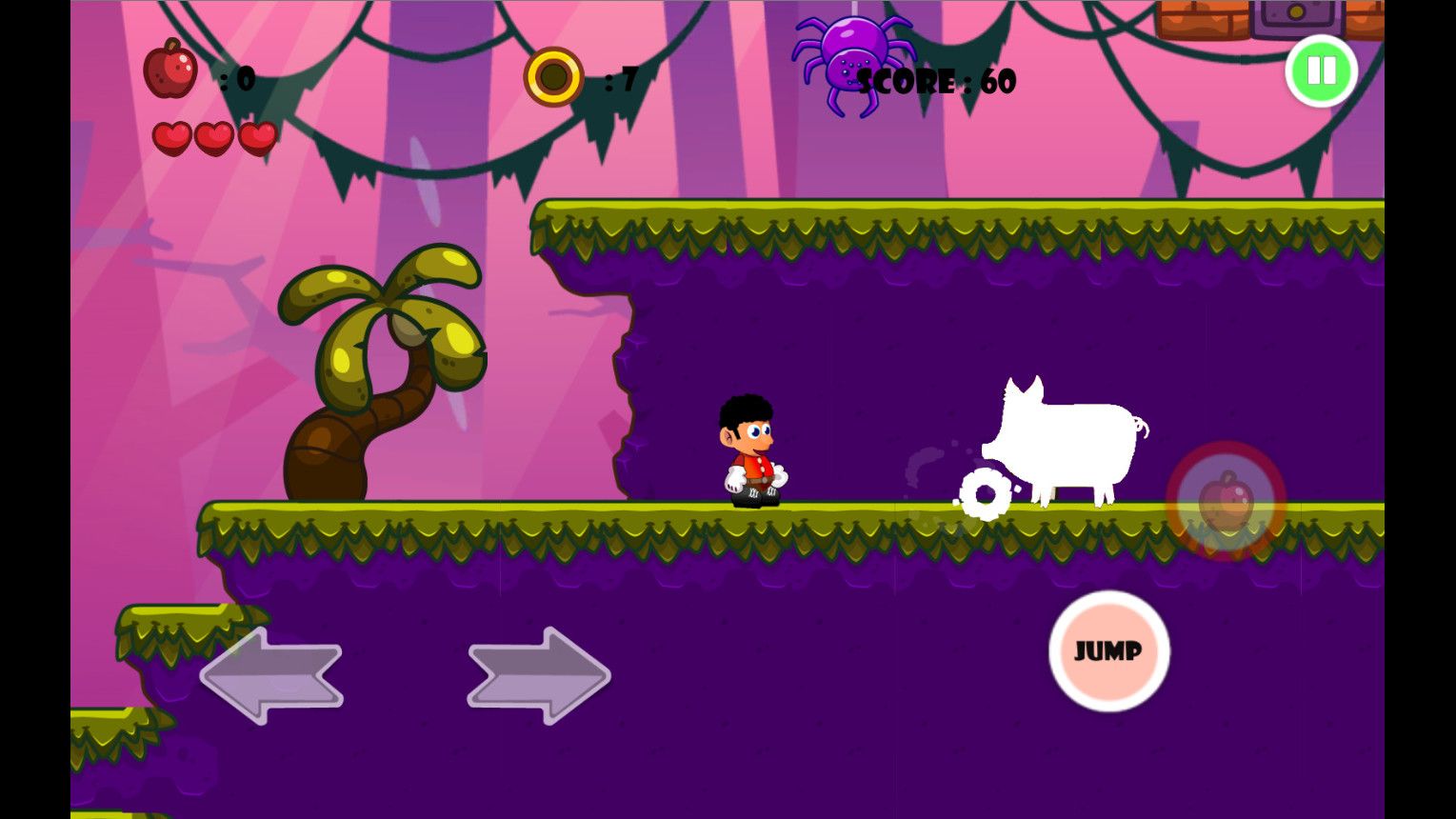The height and width of the screenshot is (819, 1456).
Task: Move right with the right arrow button
Action: click(x=539, y=675)
